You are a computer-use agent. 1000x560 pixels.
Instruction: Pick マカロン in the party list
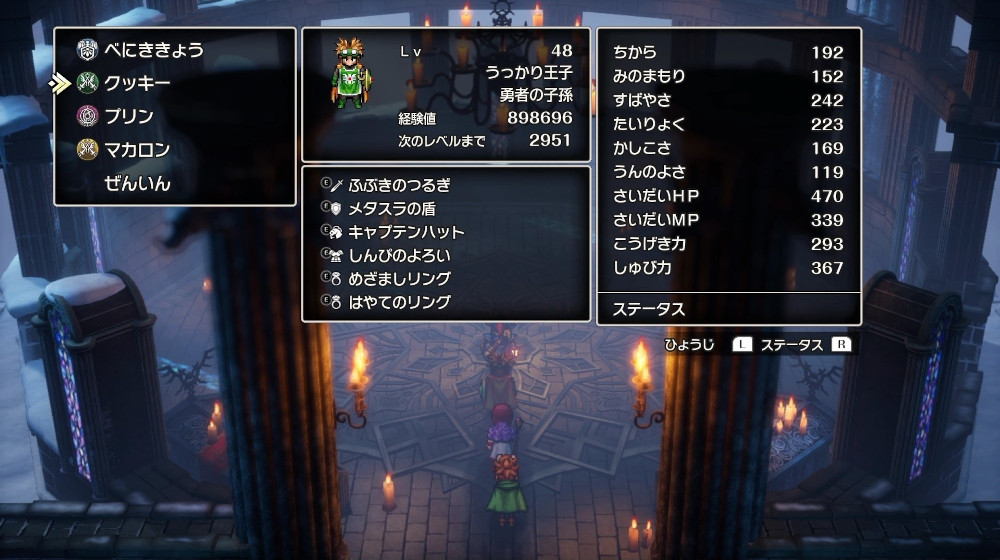click(x=137, y=150)
